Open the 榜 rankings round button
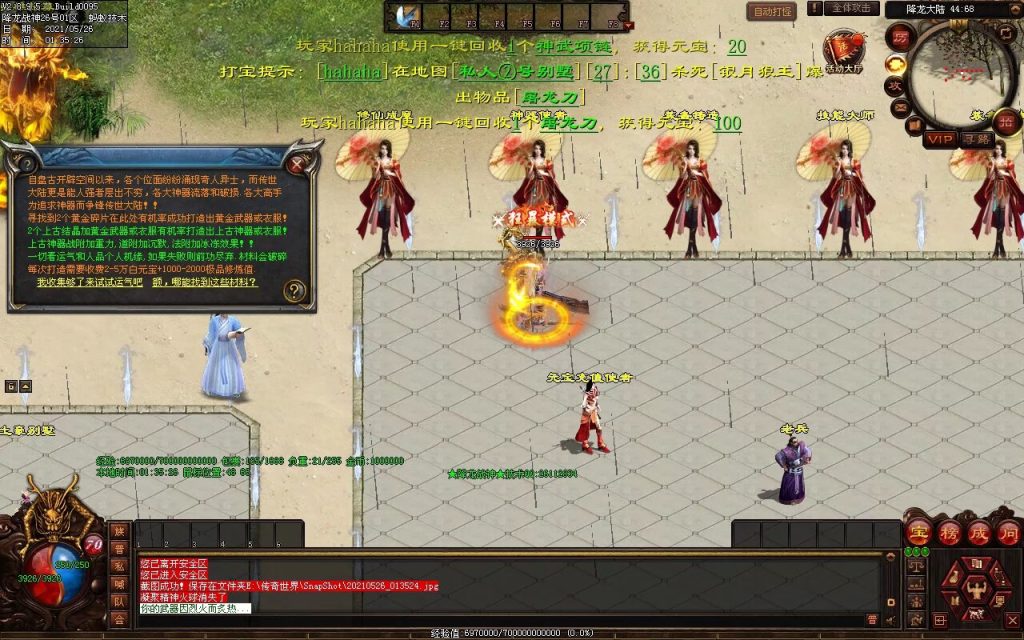1024x640 pixels. tap(947, 531)
